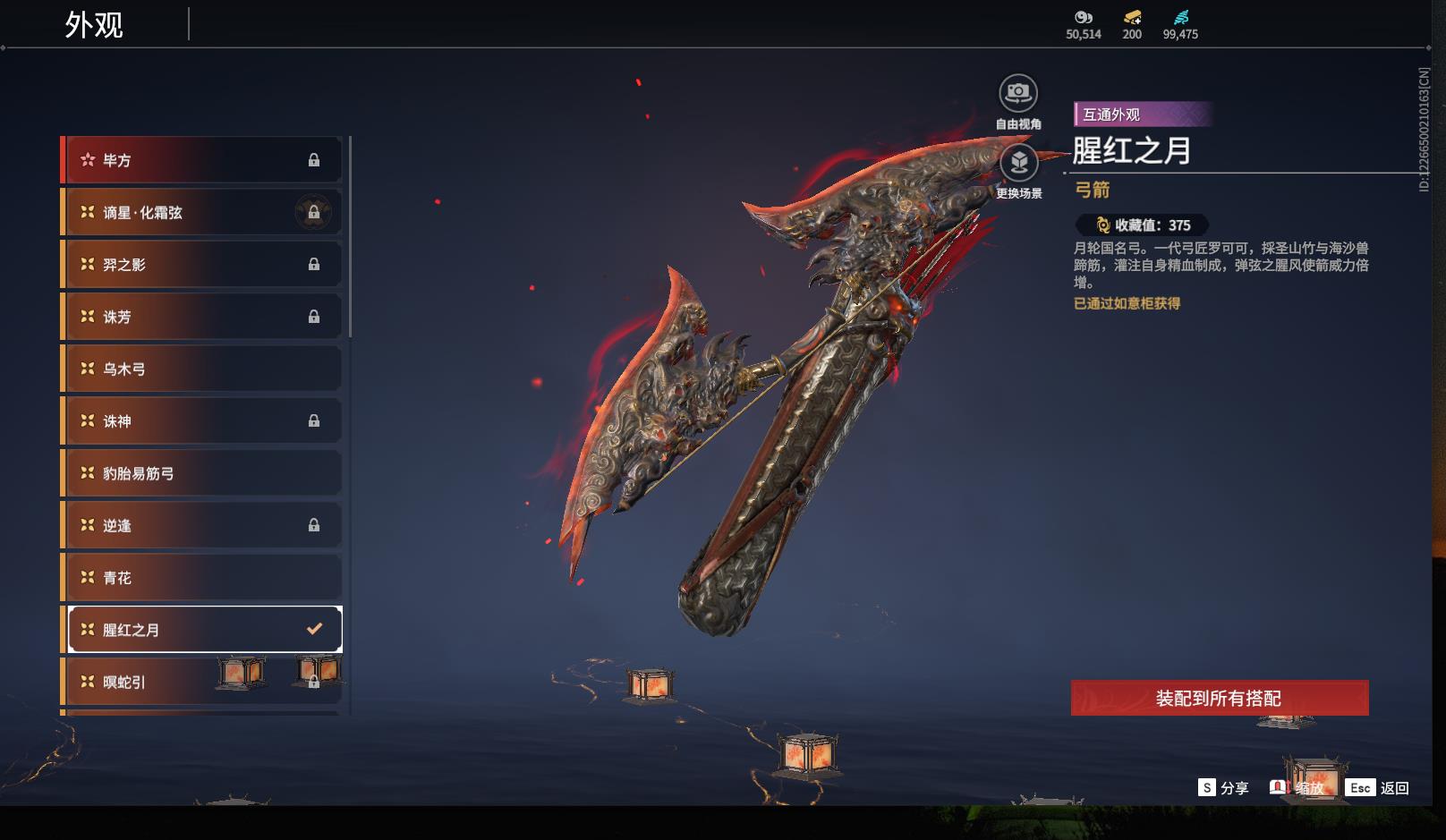
Task: Select the 羿之影 list entry
Action: [202, 265]
